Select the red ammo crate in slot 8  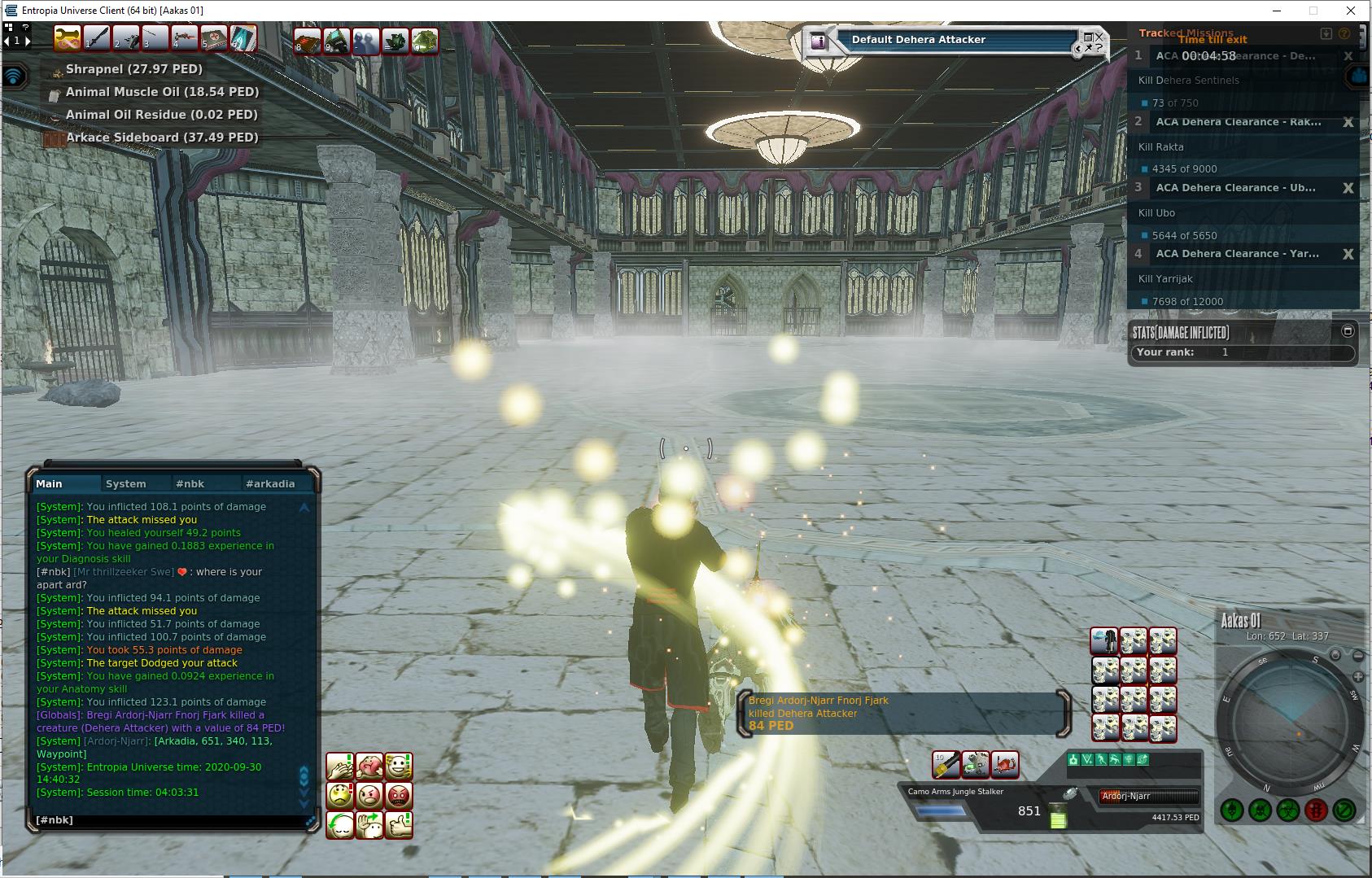pos(308,41)
